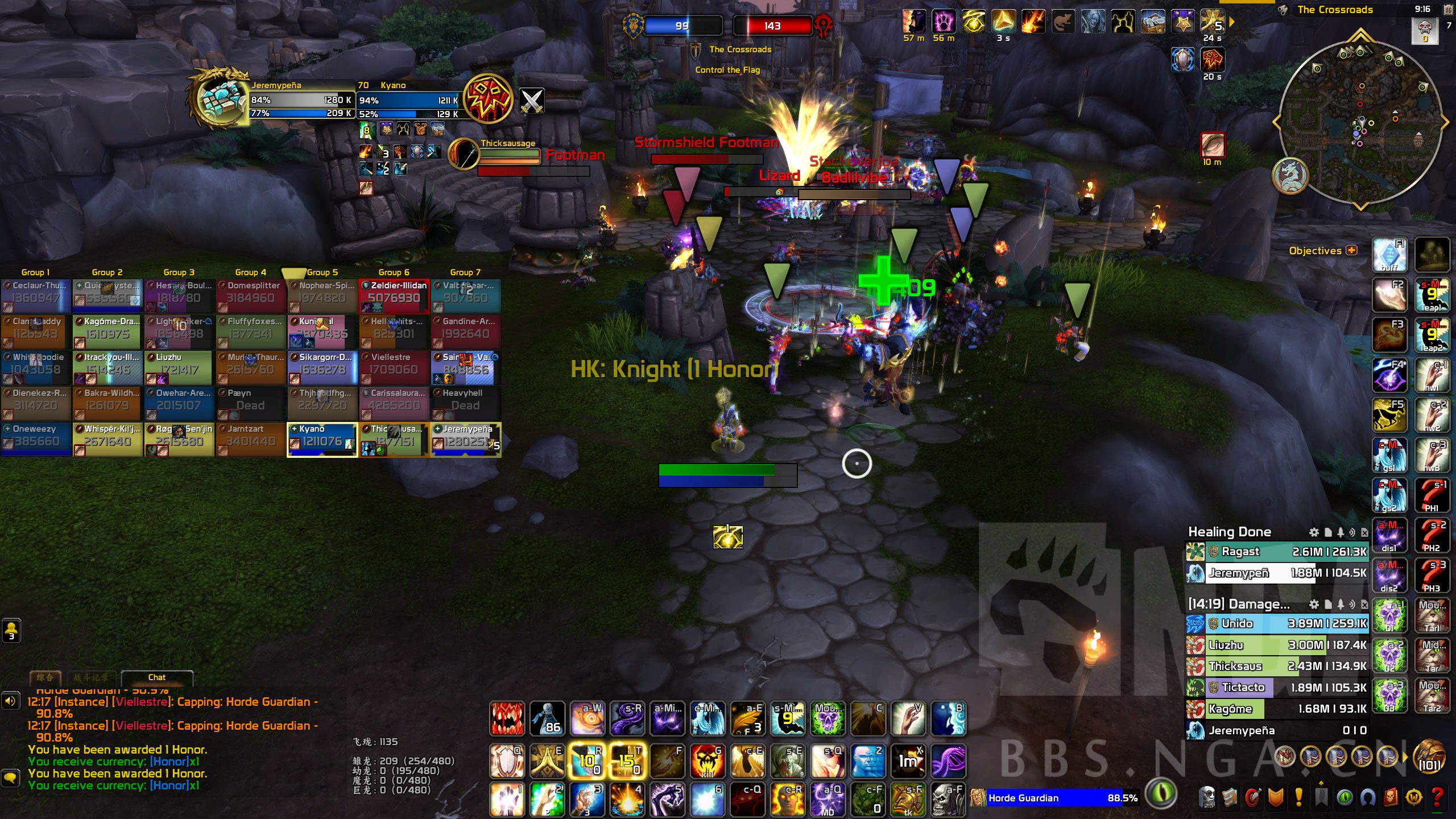Select Kyano's raid frame in Group 5

coord(321,439)
